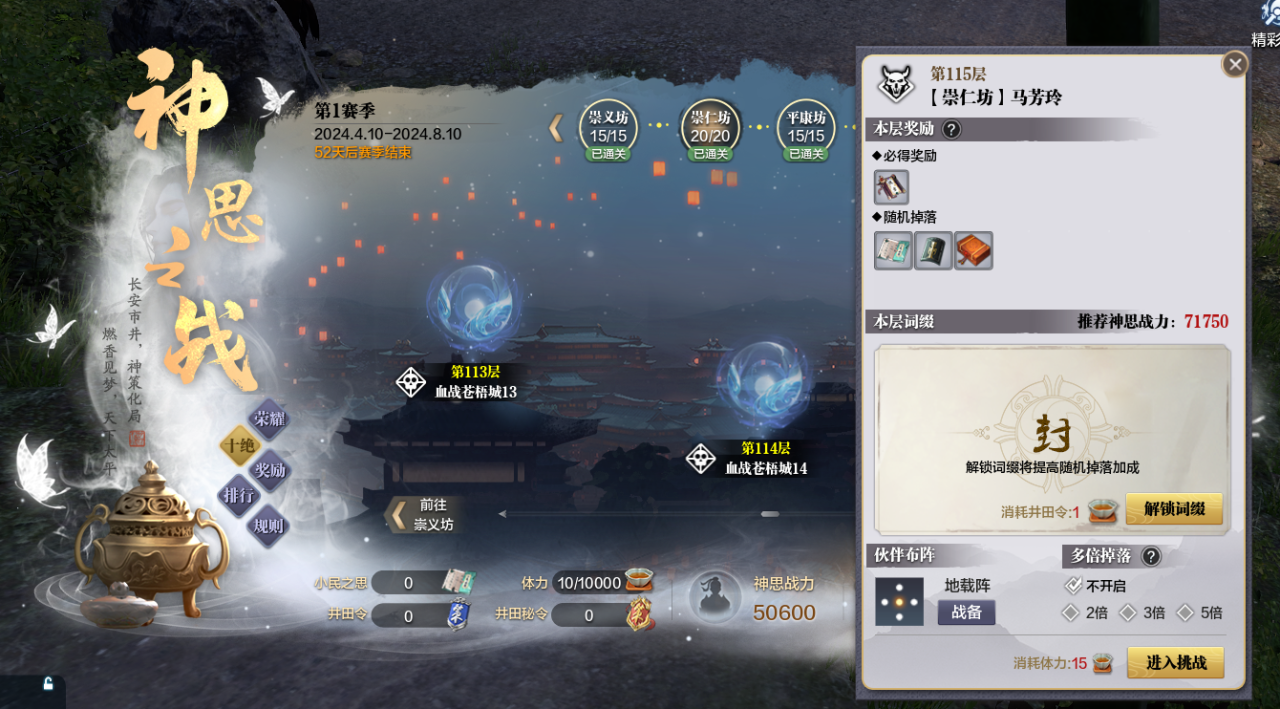This screenshot has width=1280, height=709.
Task: Select the 第113层 血战苍梧城13 stage
Action: (x=474, y=303)
